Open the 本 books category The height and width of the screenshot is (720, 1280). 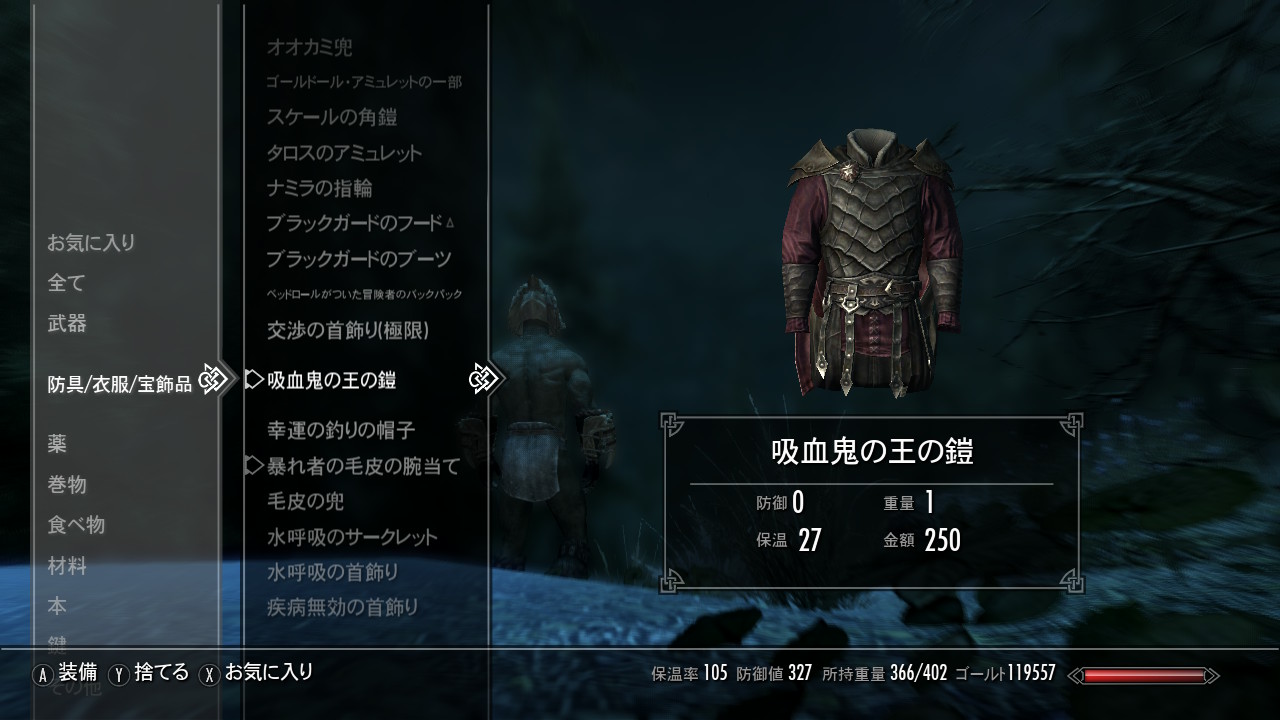click(57, 606)
